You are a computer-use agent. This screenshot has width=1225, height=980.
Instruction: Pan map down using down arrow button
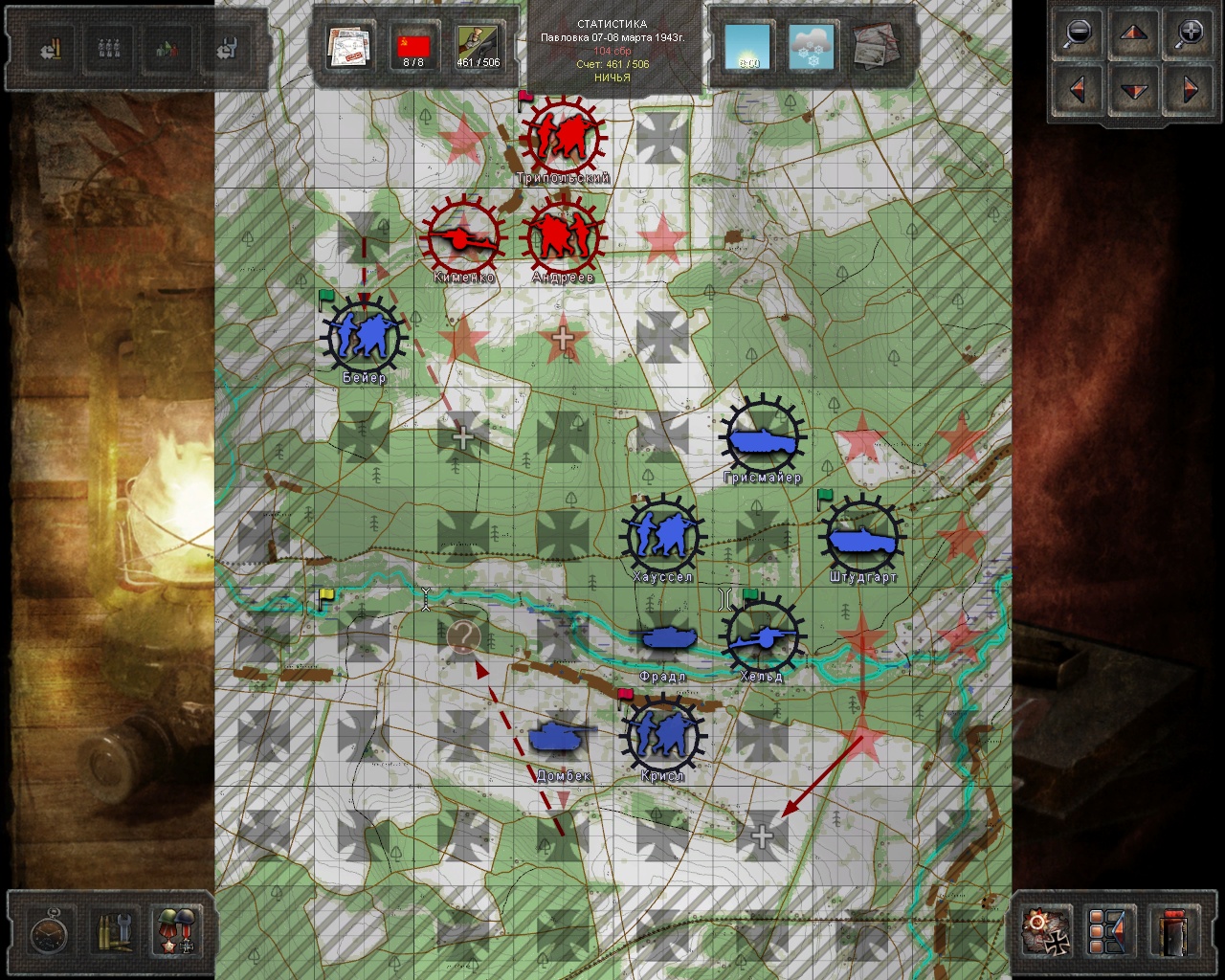point(1134,92)
